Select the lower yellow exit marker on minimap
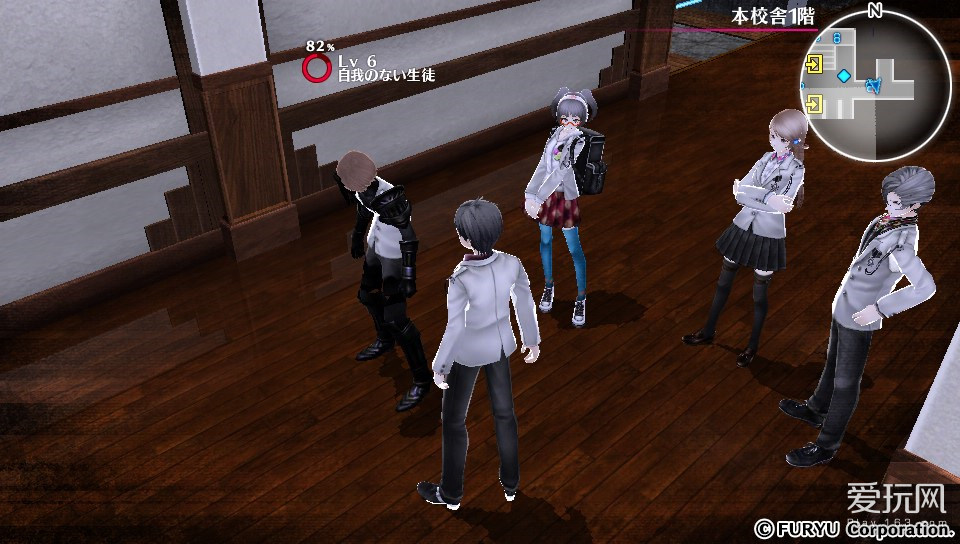960x544 pixels. 815,102
